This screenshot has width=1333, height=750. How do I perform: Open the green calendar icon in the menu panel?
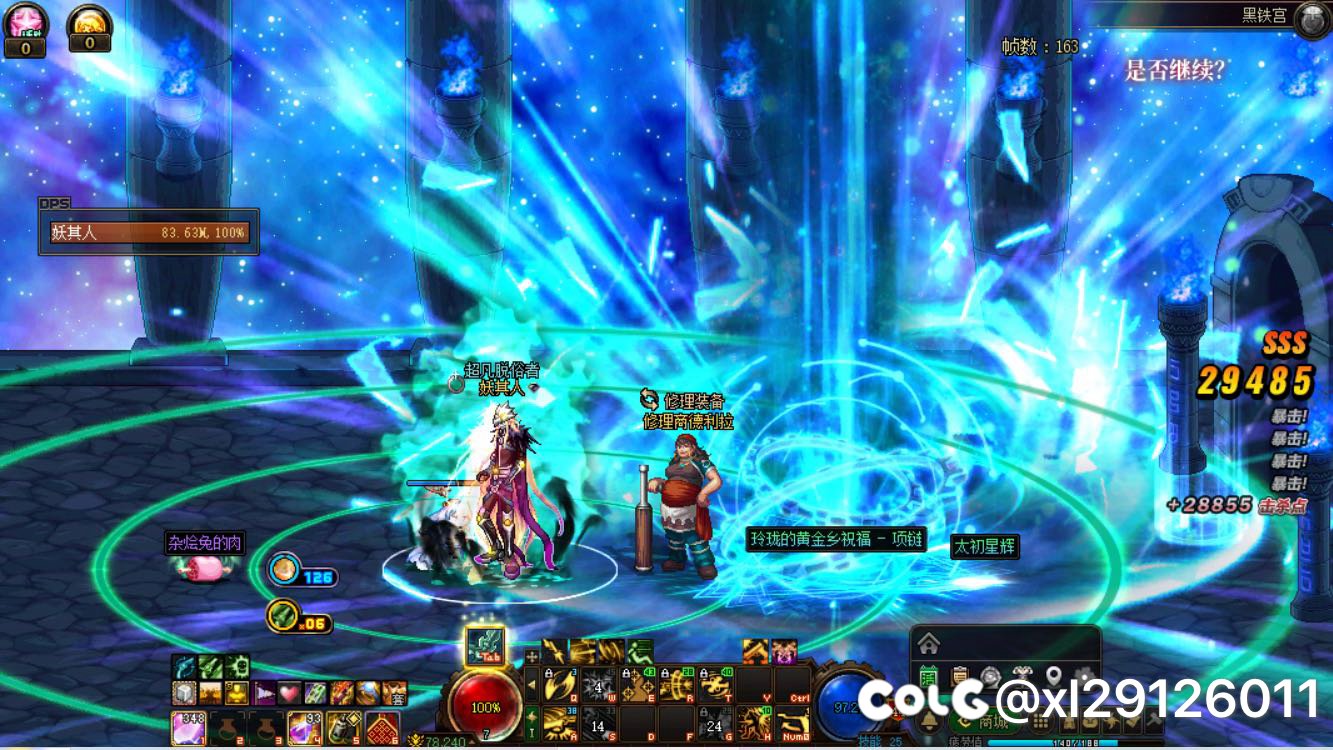pos(929,676)
